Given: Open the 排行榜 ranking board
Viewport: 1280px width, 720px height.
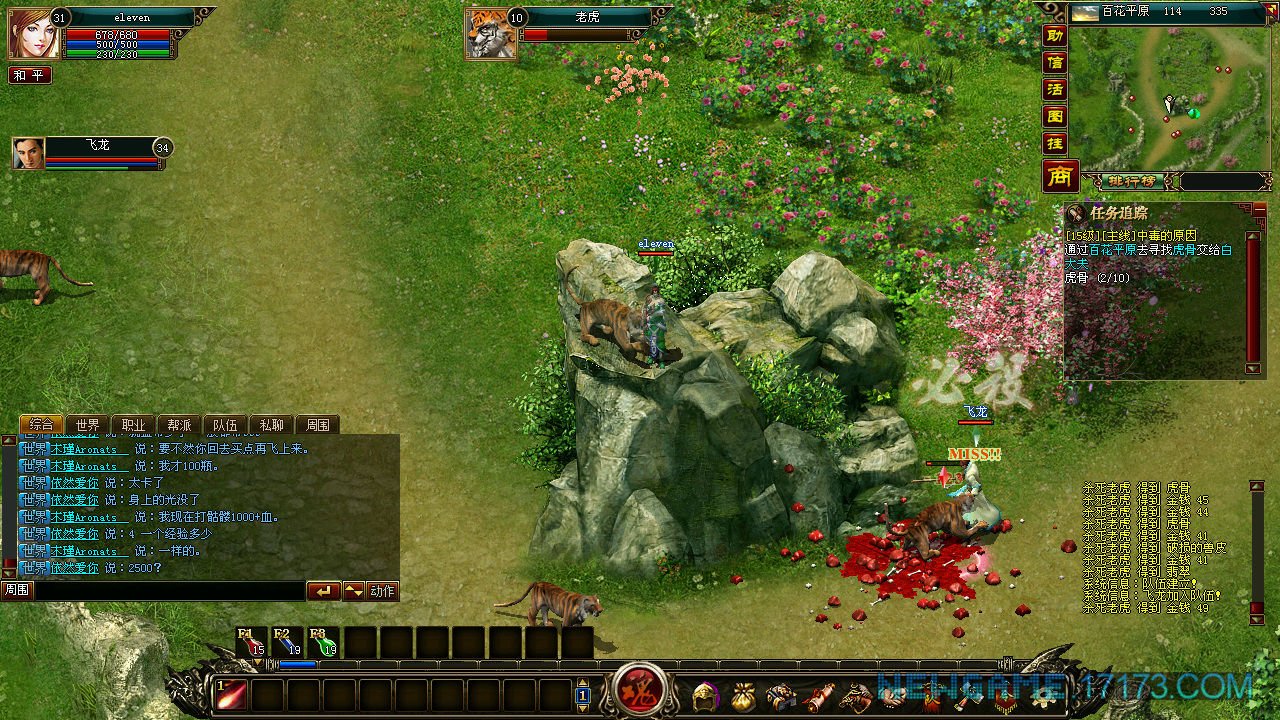Looking at the screenshot, I should coord(1132,181).
